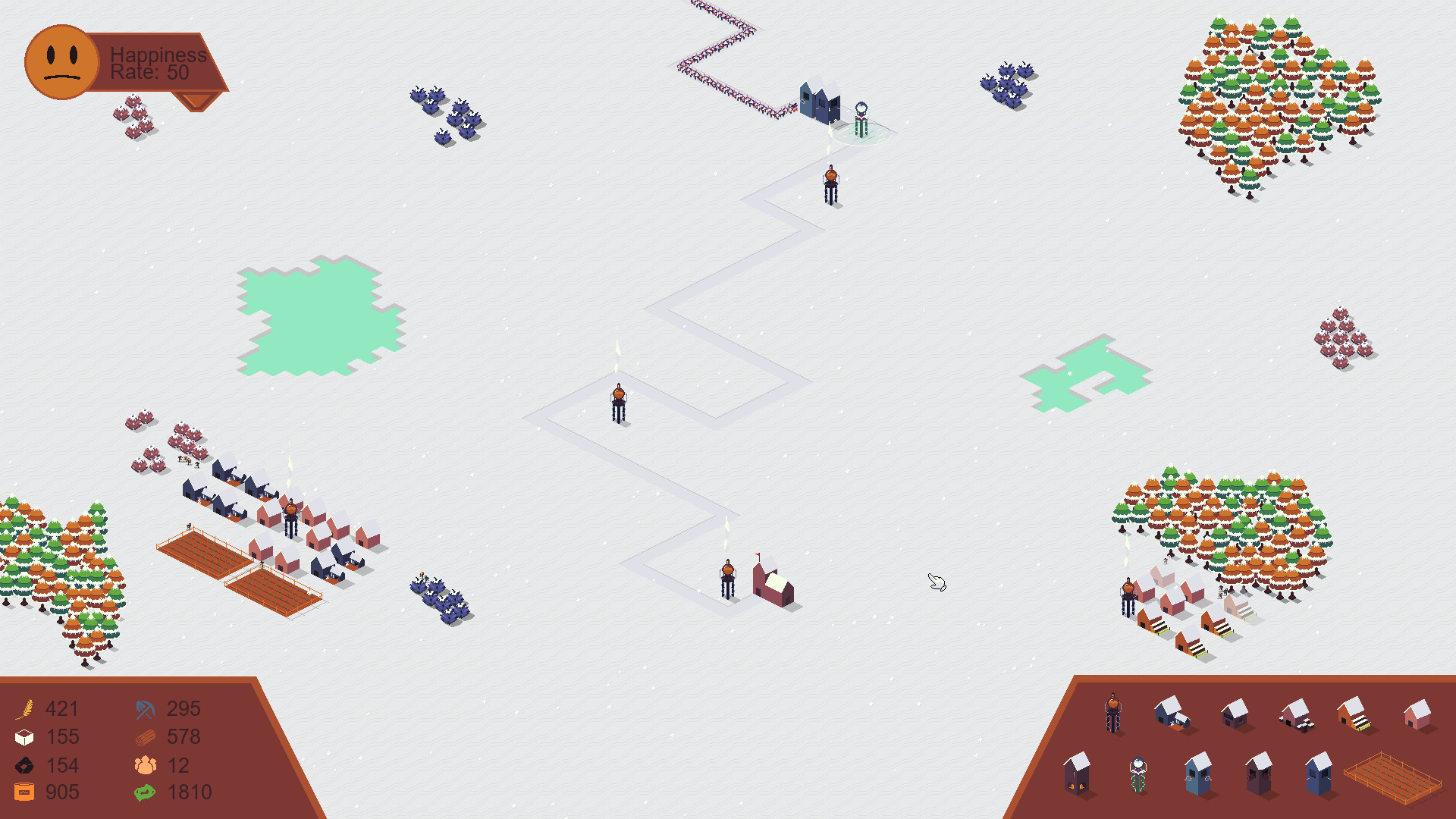Image resolution: width=1456 pixels, height=819 pixels.
Task: Click the wood log resource icon
Action: click(x=144, y=736)
